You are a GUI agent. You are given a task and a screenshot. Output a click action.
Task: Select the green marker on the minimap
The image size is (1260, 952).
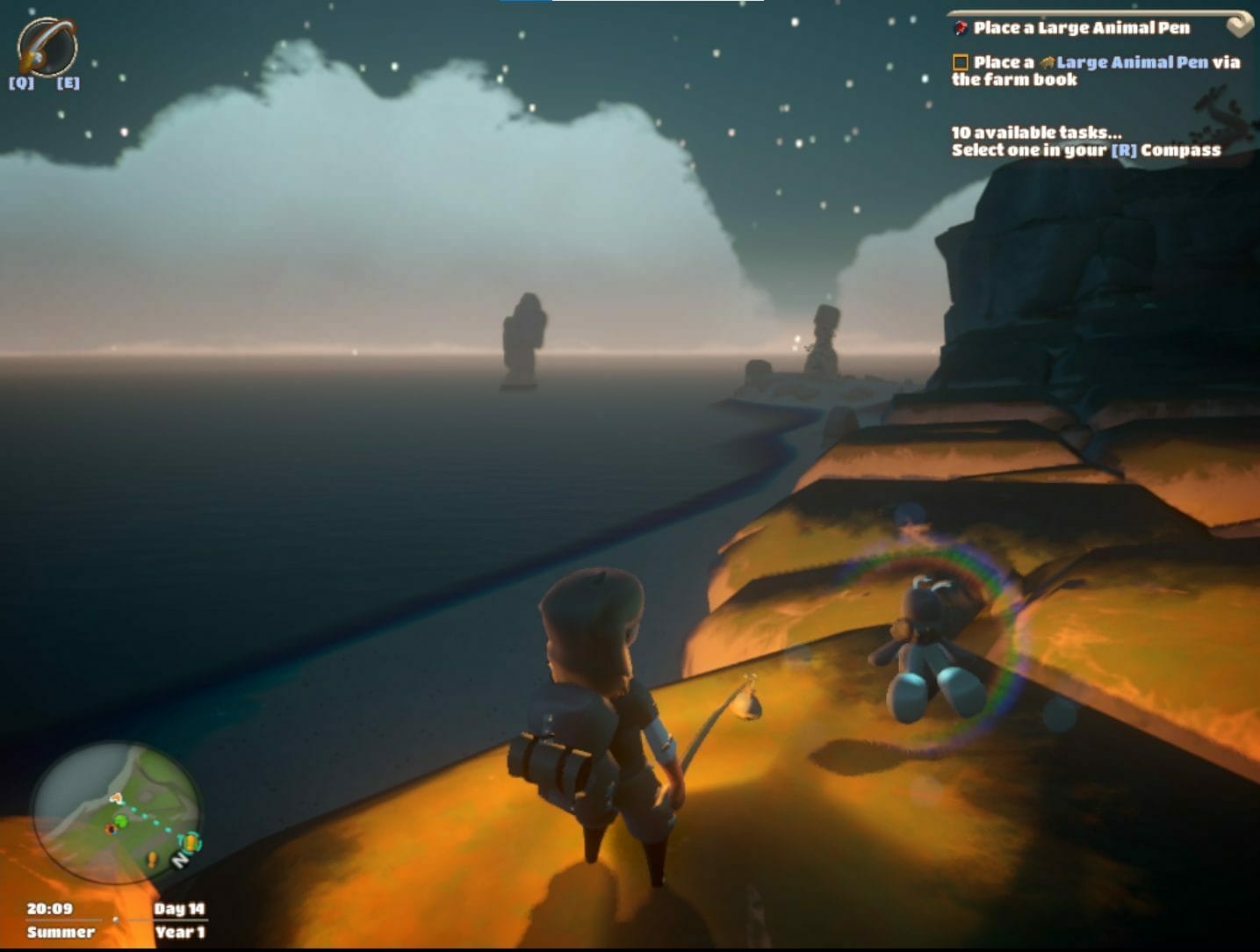(121, 821)
